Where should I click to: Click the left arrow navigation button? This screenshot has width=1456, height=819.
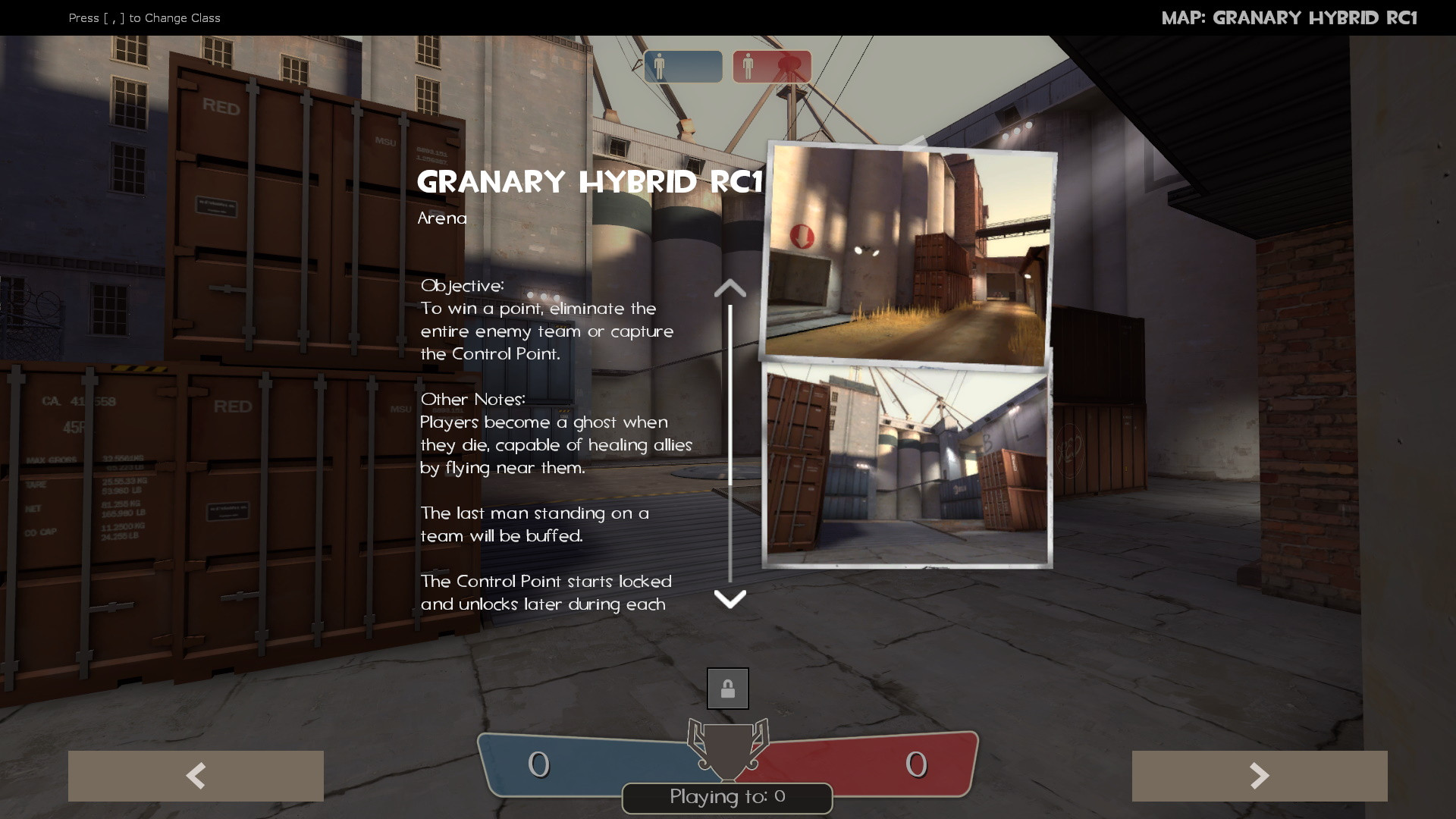click(x=195, y=776)
